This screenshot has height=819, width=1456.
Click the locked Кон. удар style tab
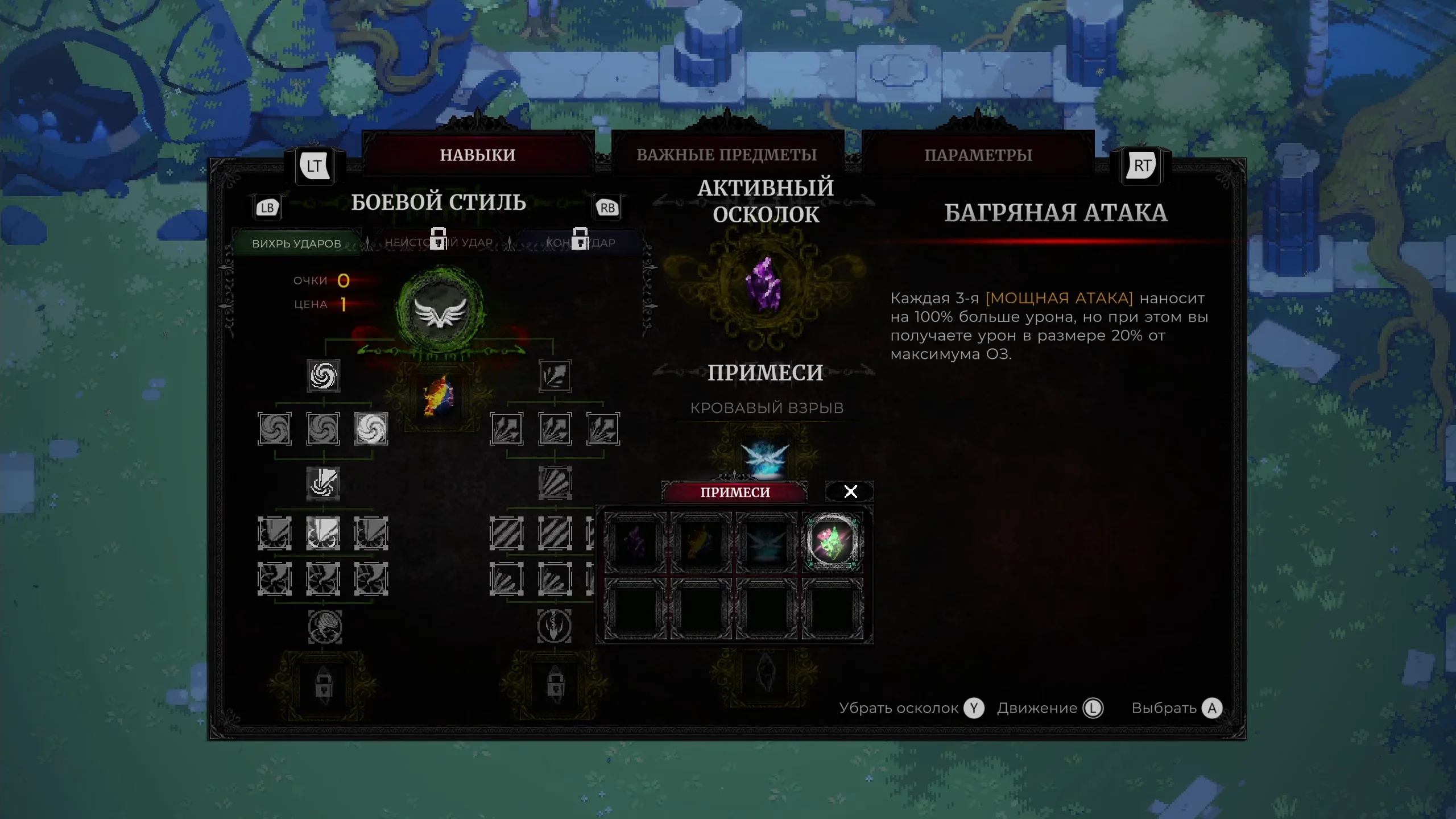coord(580,242)
